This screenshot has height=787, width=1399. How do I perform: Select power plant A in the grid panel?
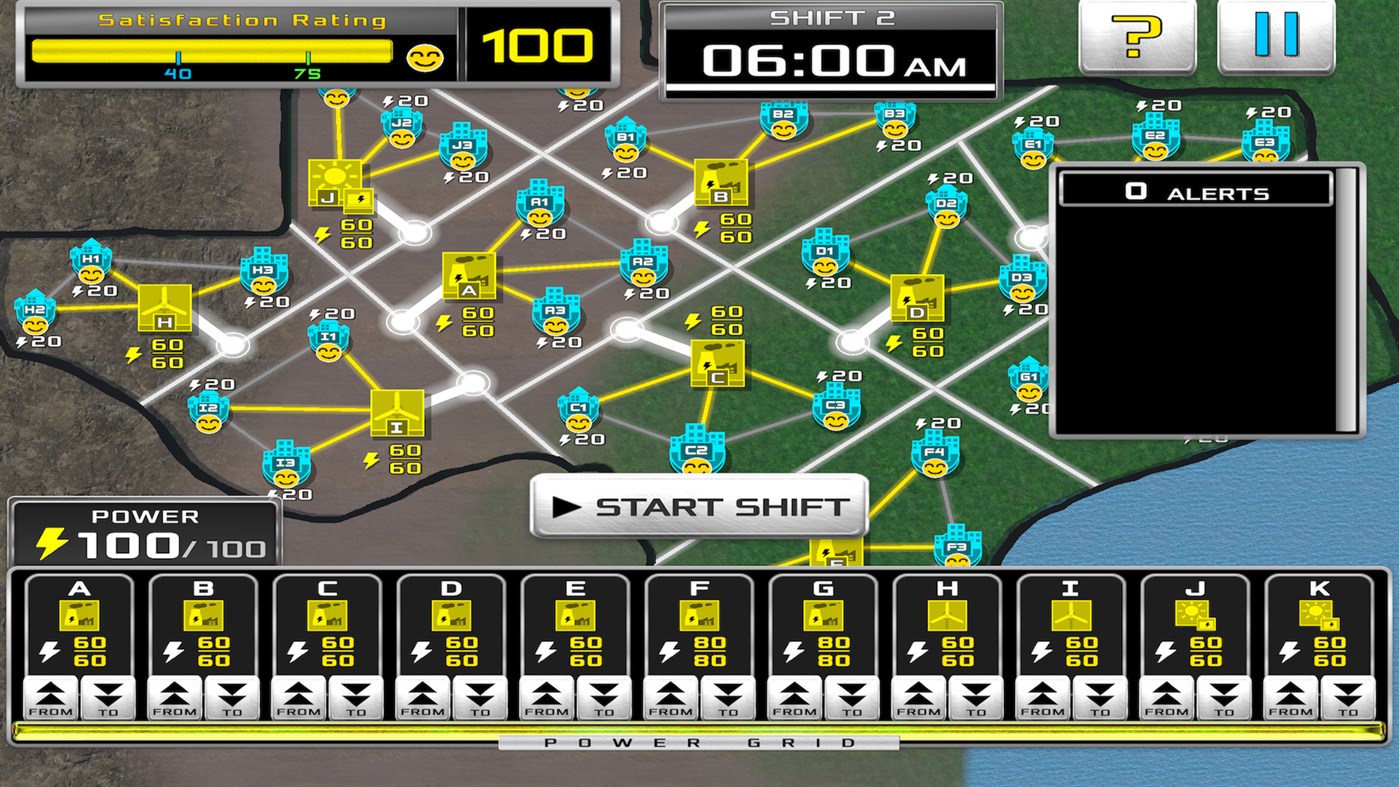82,620
